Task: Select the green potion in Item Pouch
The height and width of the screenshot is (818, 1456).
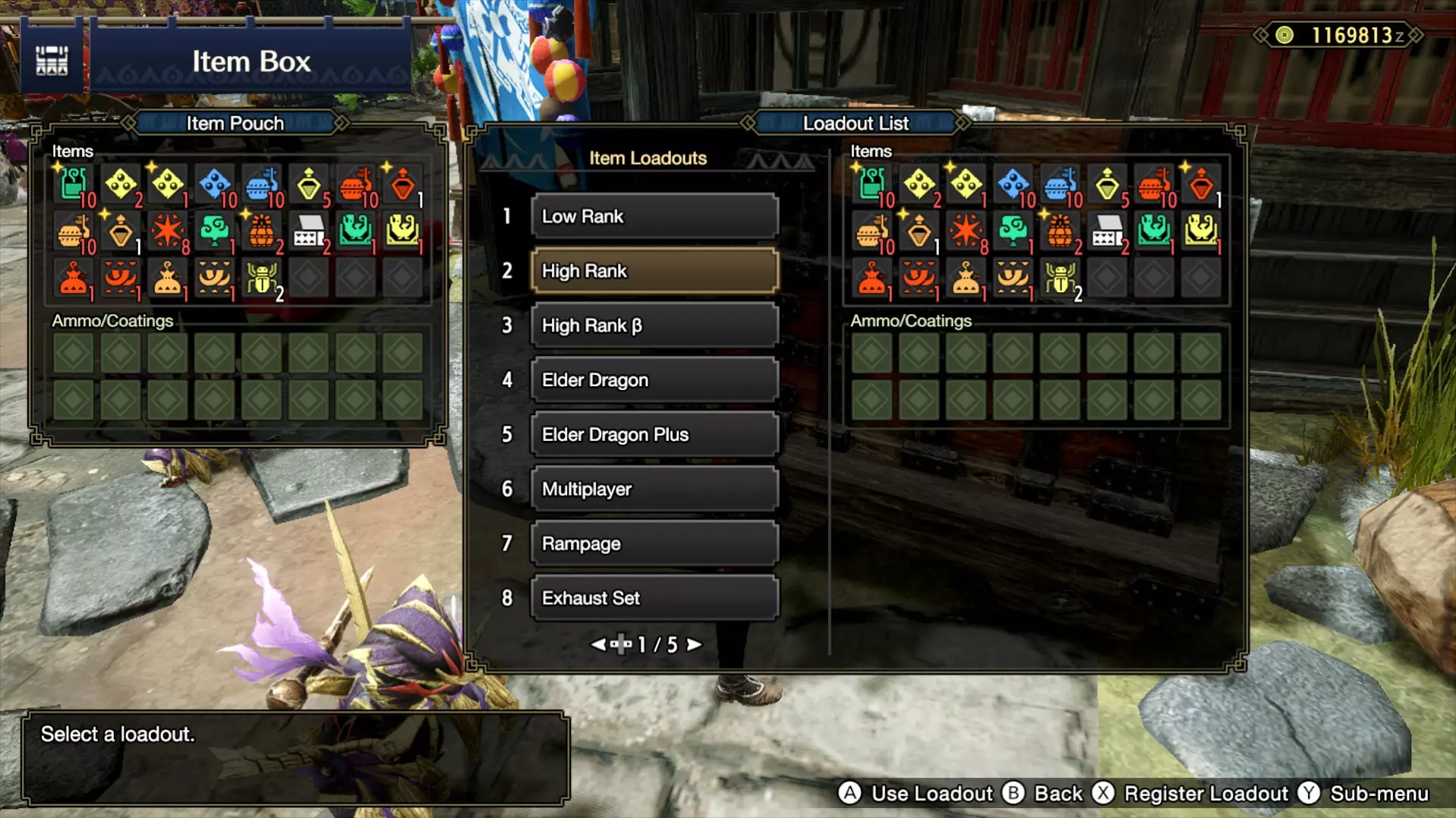Action: (x=74, y=184)
